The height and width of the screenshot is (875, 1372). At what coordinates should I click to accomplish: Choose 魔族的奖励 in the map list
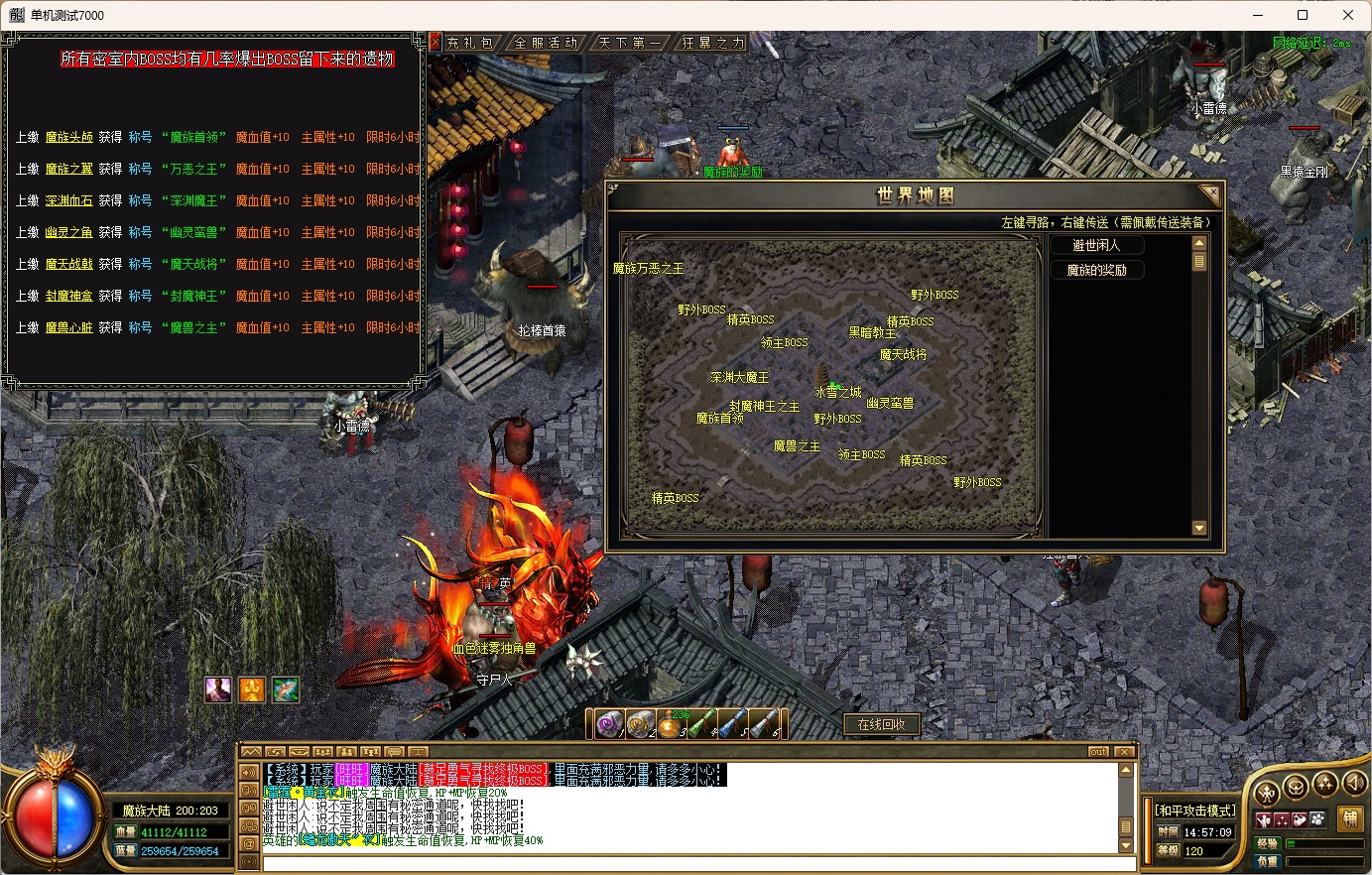pyautogui.click(x=1096, y=270)
